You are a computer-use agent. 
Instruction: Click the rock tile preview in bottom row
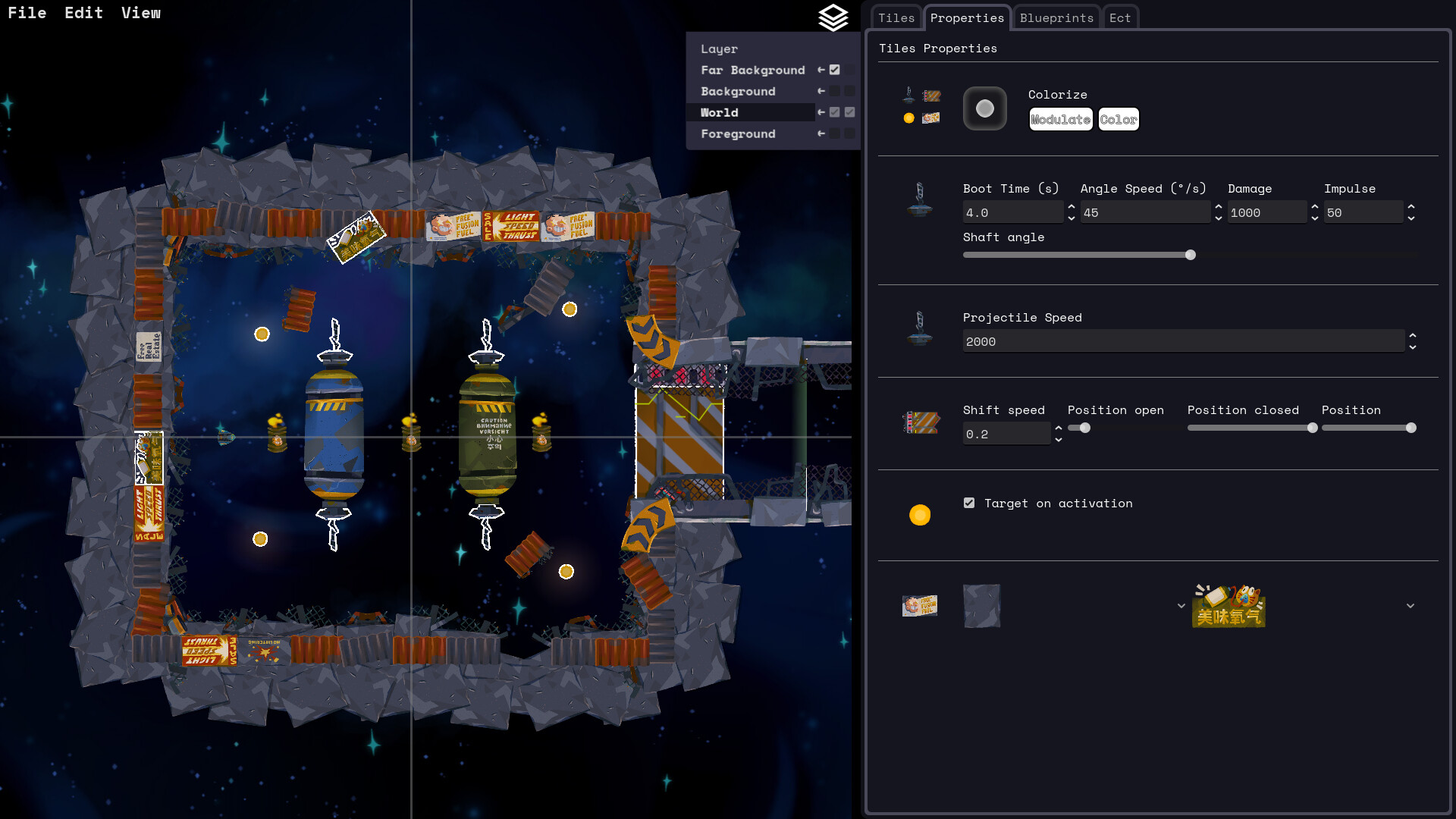pos(982,606)
